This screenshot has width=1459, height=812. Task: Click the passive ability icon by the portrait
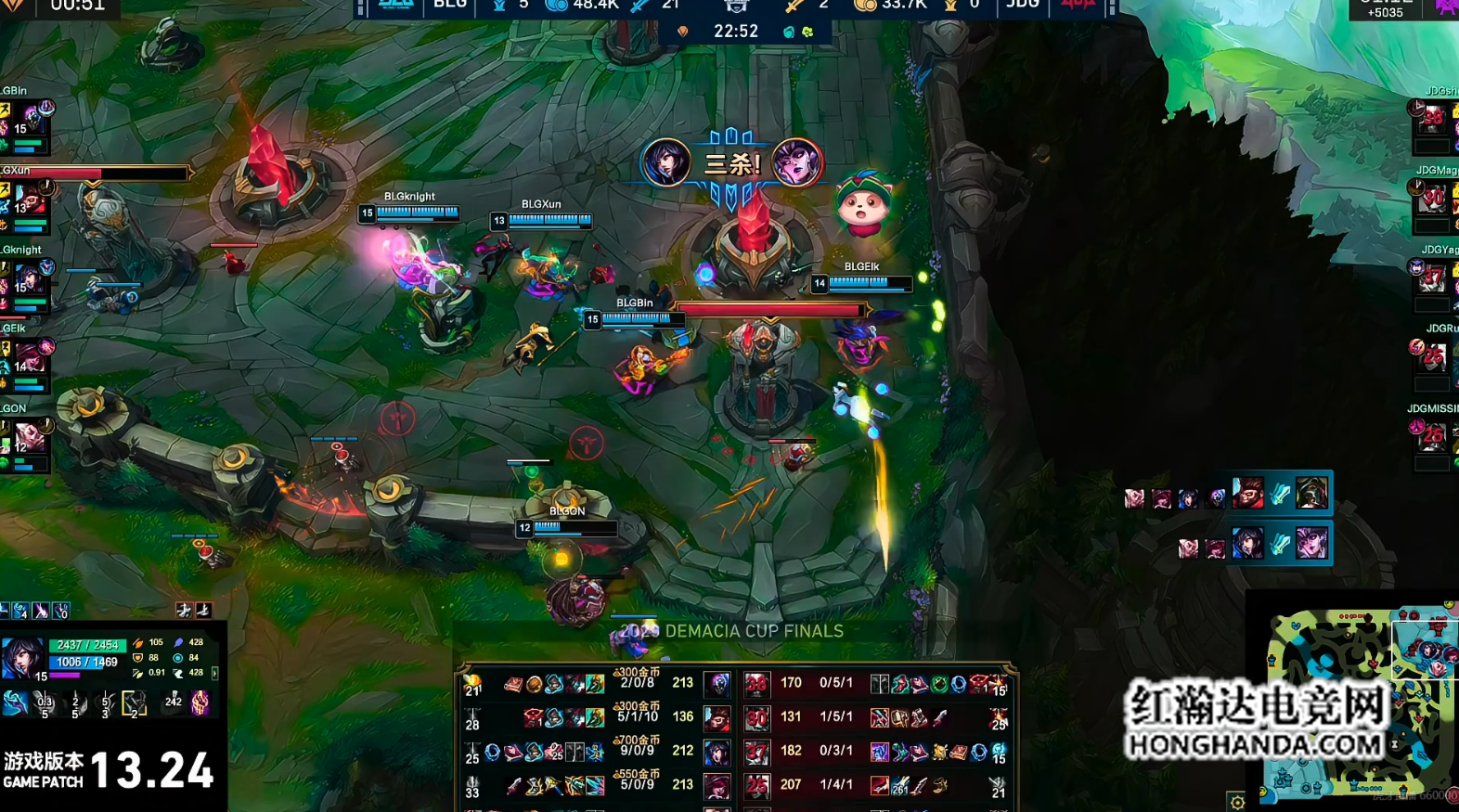15,703
